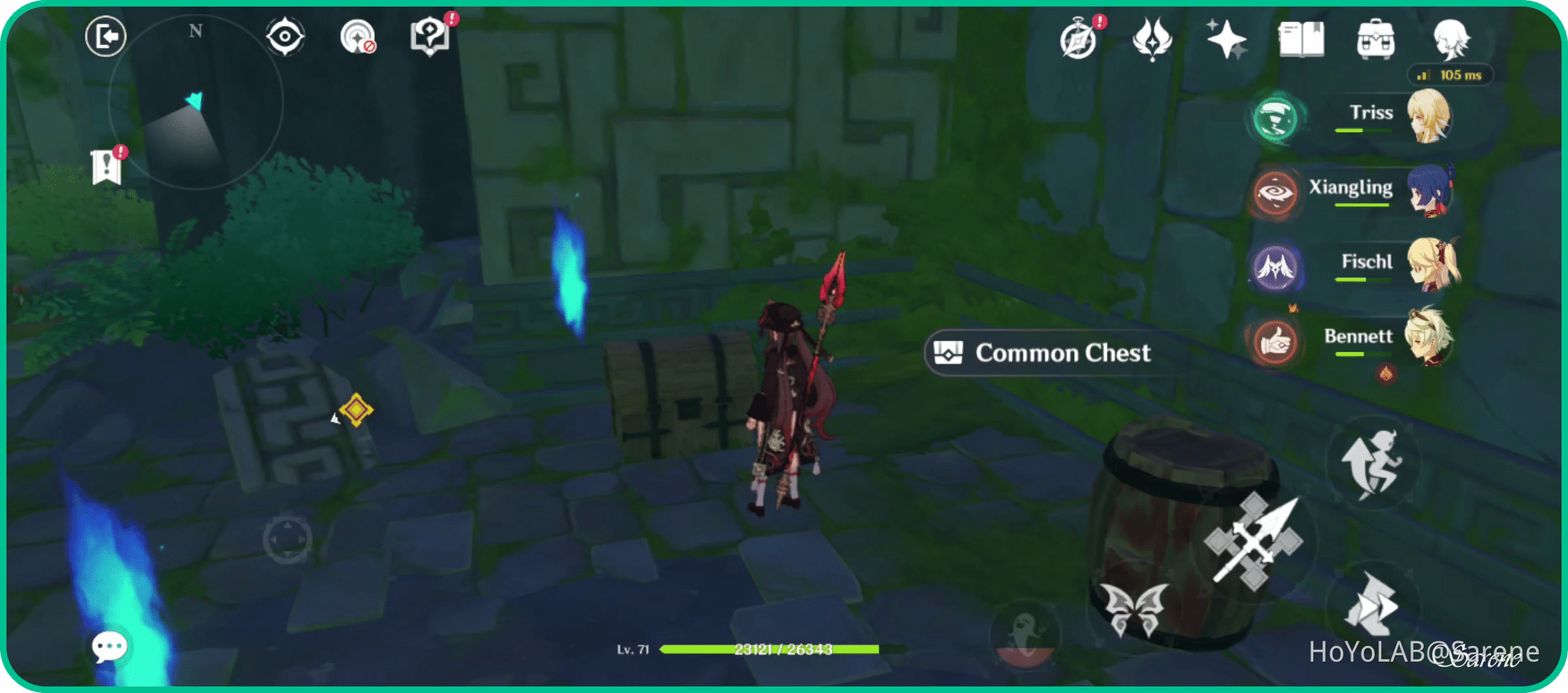Open the Battle Pass wings icon
1568x693 pixels.
click(x=1150, y=40)
